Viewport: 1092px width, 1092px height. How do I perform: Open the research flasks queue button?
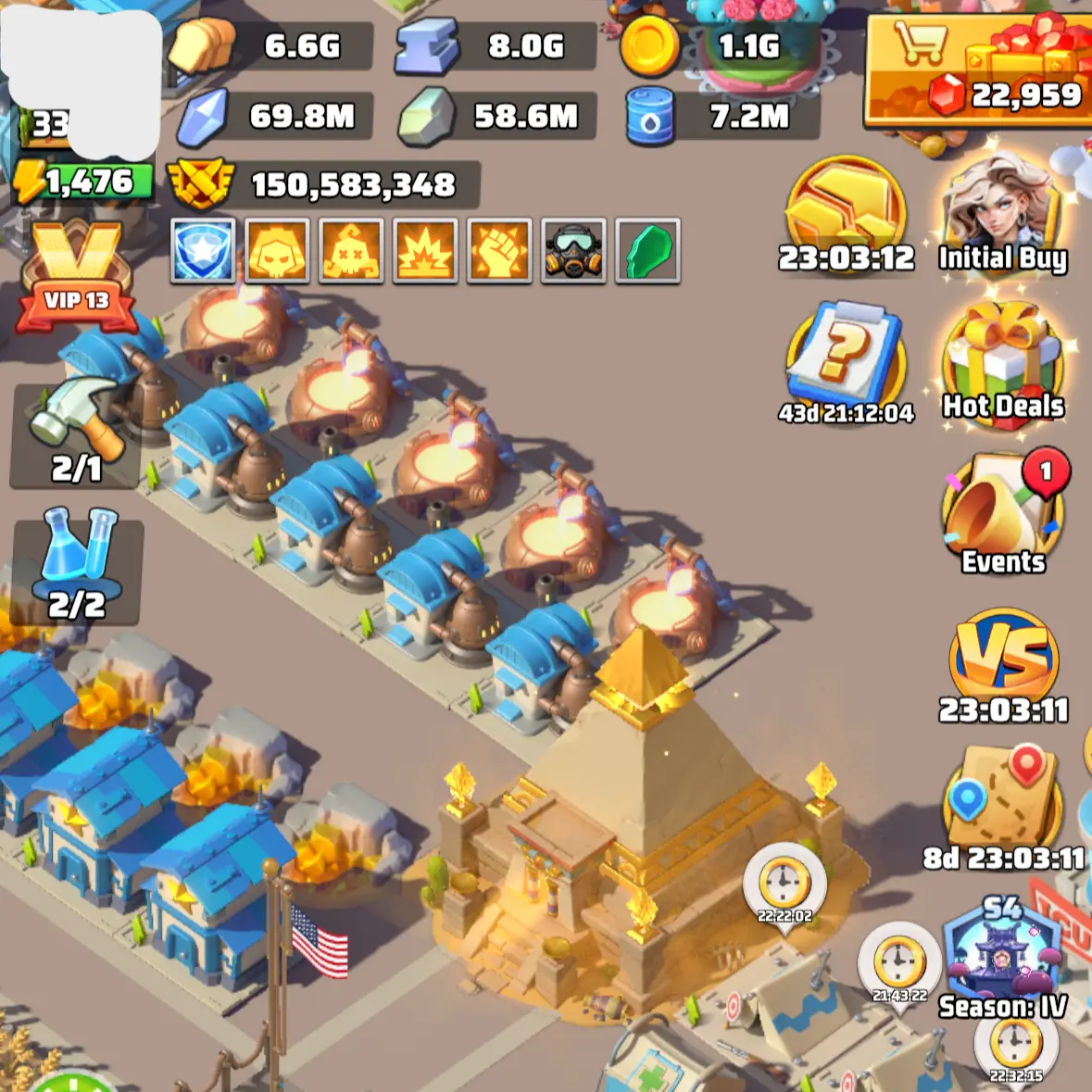click(x=77, y=567)
